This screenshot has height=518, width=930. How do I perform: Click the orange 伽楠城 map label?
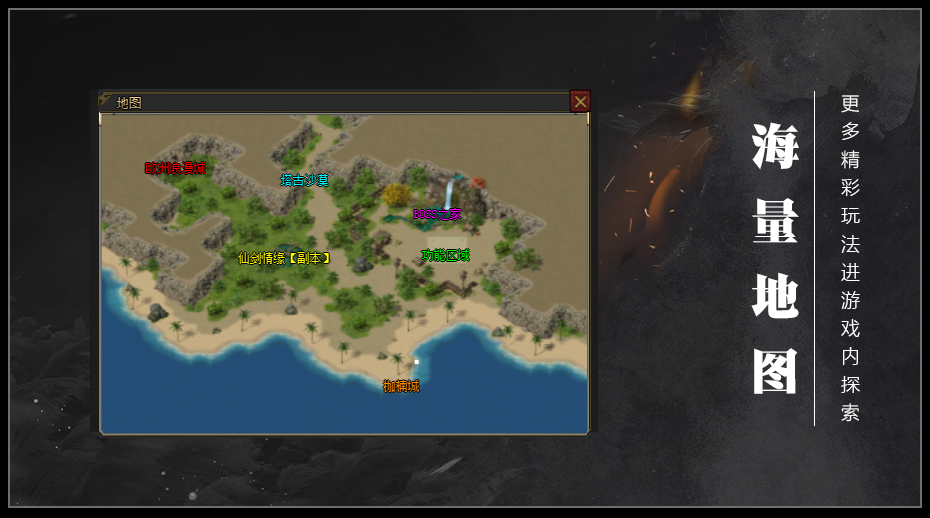pos(401,386)
